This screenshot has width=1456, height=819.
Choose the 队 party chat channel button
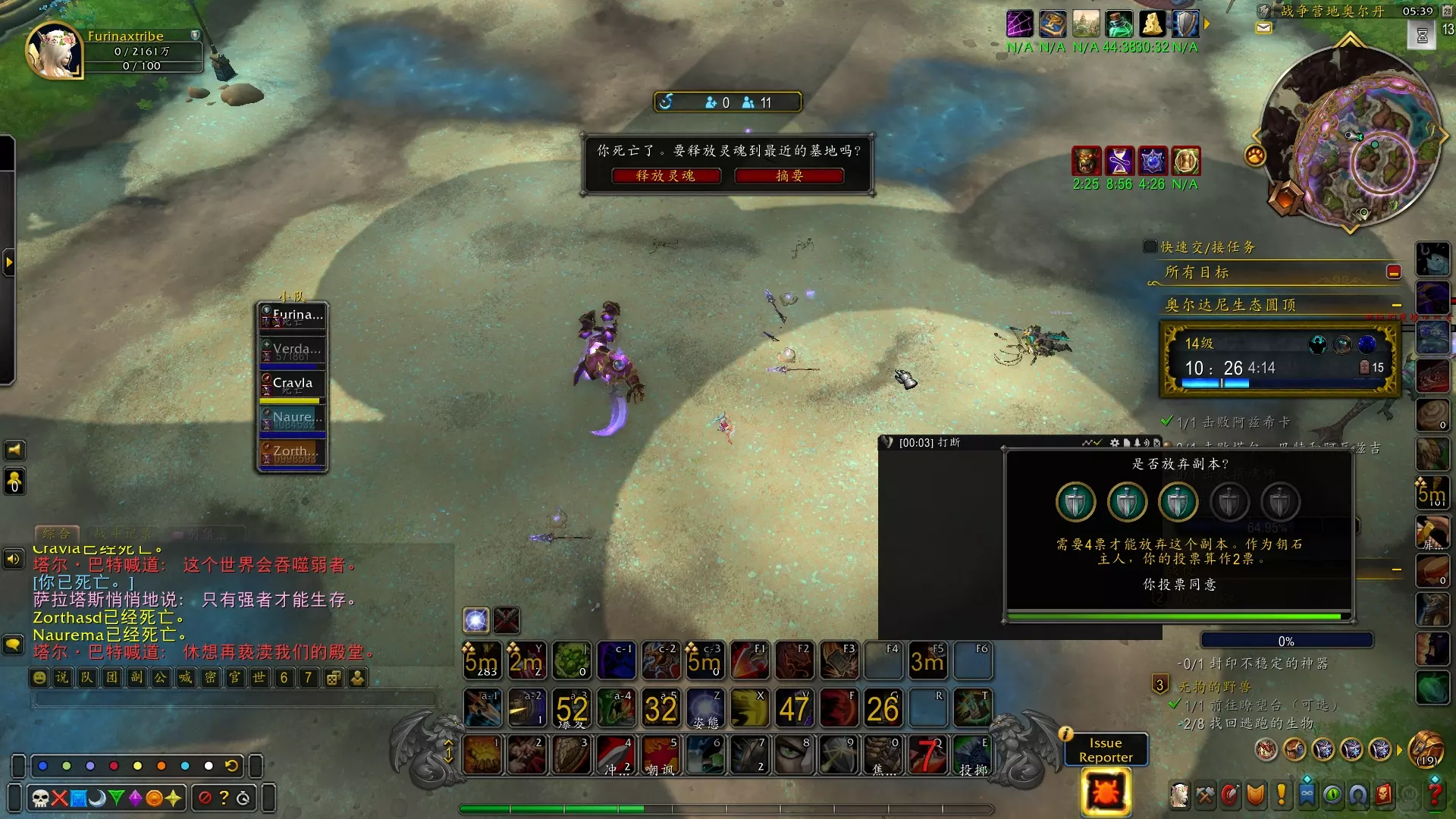tap(87, 677)
